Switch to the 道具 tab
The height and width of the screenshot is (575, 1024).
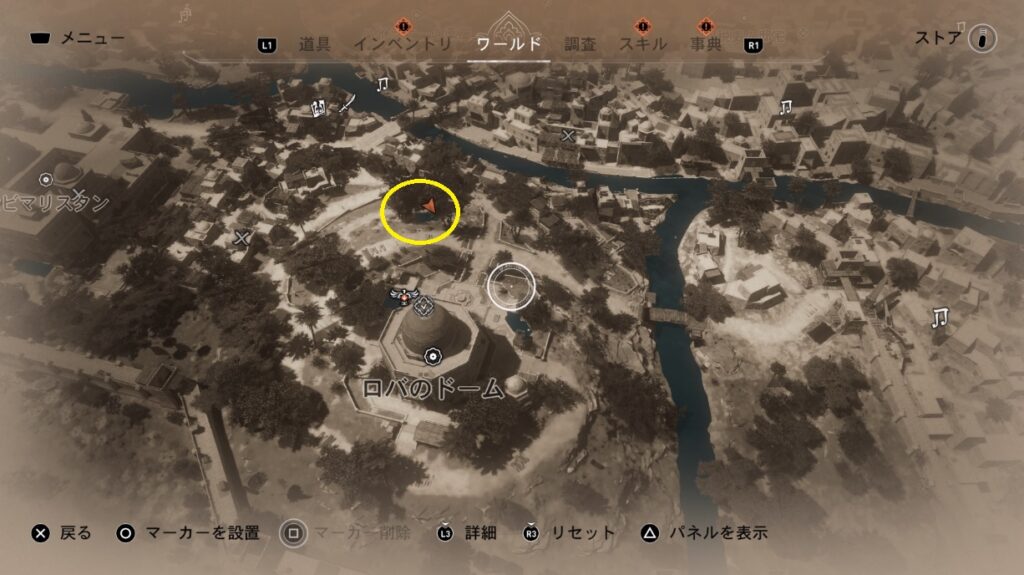coord(314,44)
